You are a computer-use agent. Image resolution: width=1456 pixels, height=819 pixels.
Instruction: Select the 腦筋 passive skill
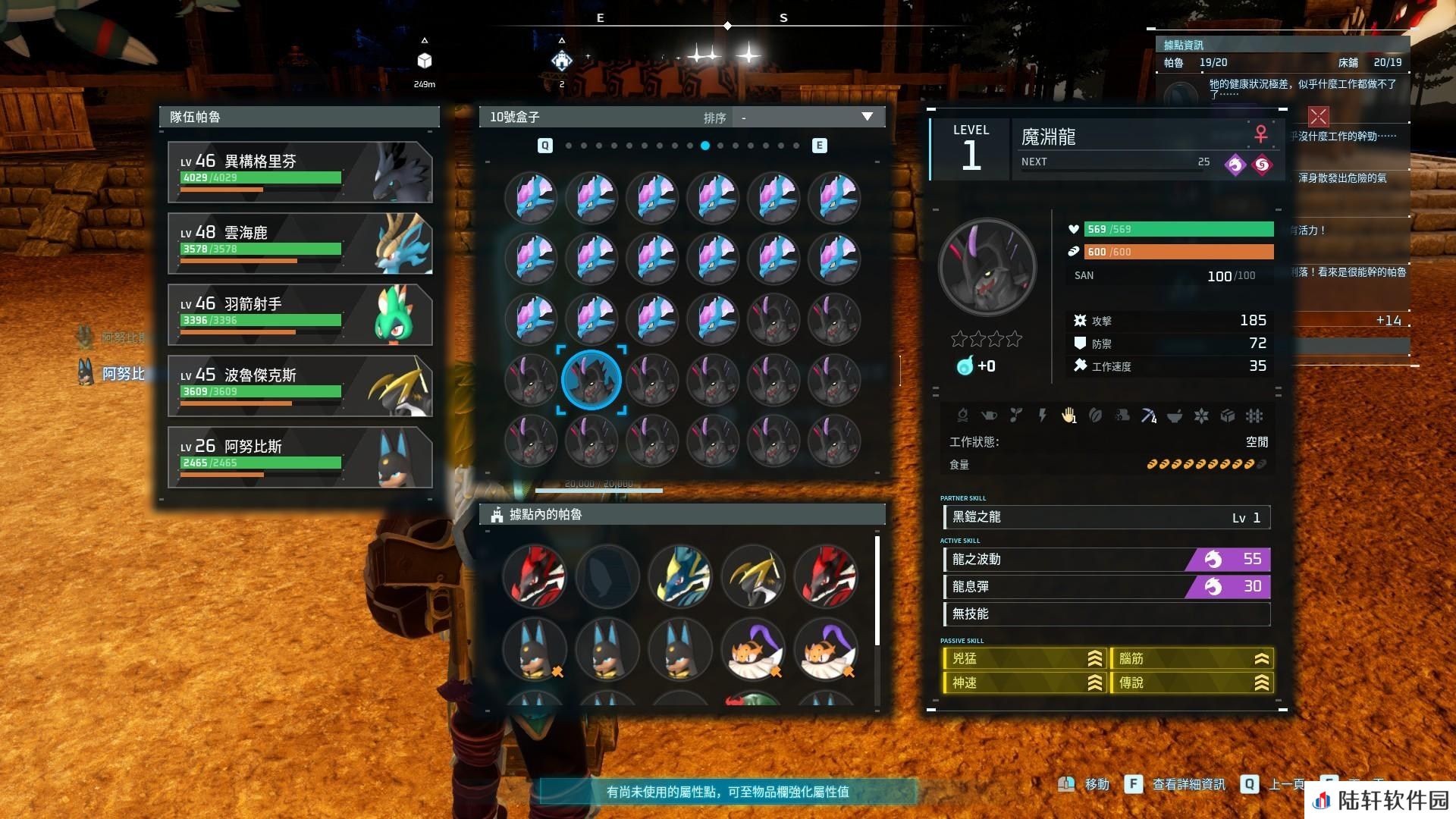pos(1191,659)
